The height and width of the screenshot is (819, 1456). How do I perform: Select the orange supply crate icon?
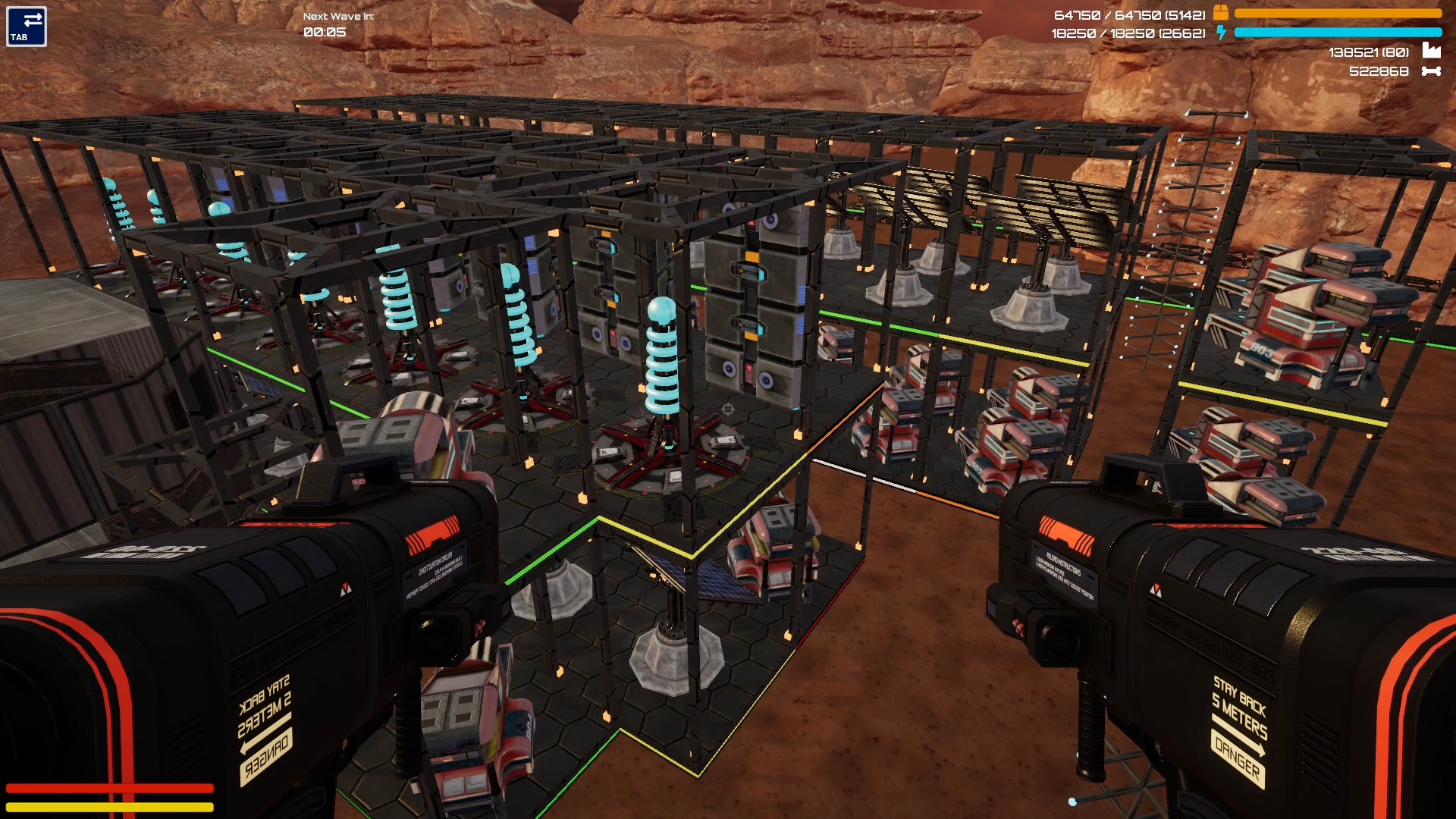click(x=1222, y=12)
